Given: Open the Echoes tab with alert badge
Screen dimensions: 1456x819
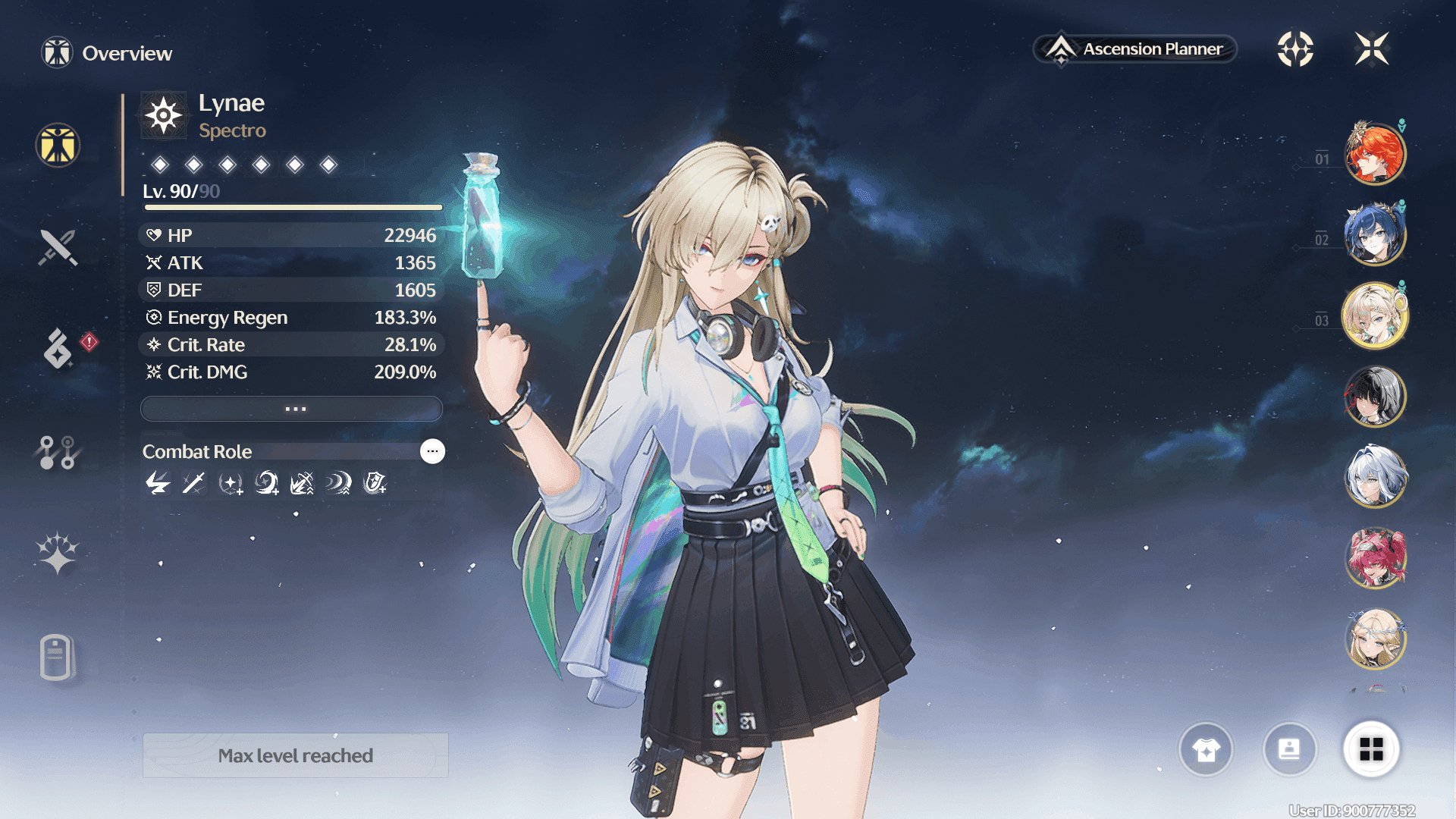Looking at the screenshot, I should point(58,348).
